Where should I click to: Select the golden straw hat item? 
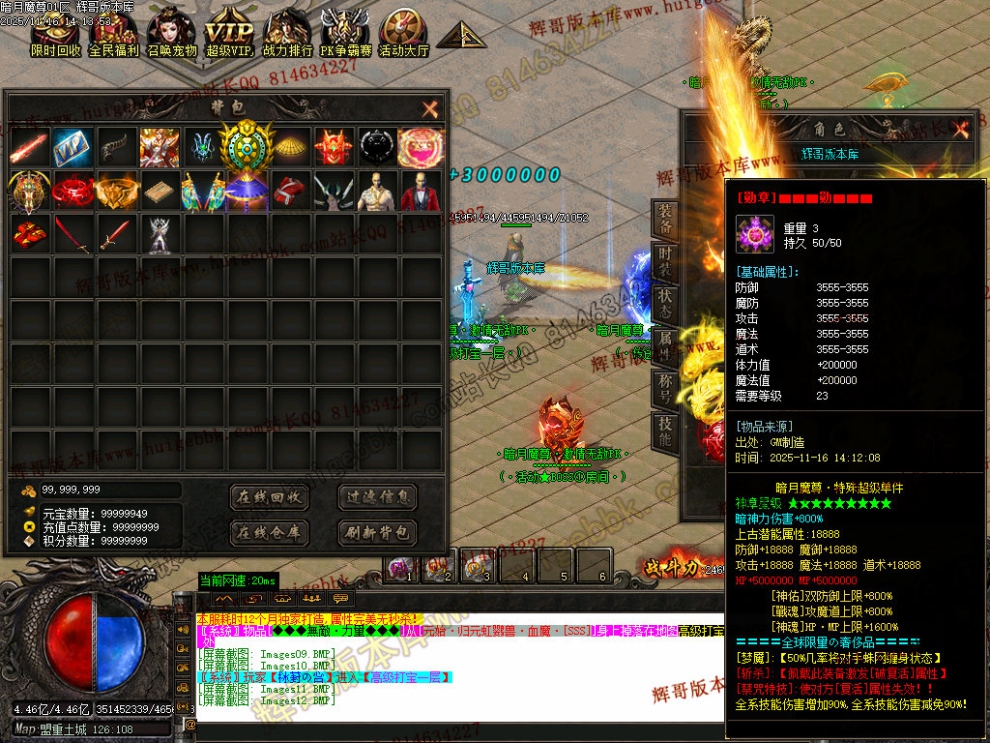291,147
